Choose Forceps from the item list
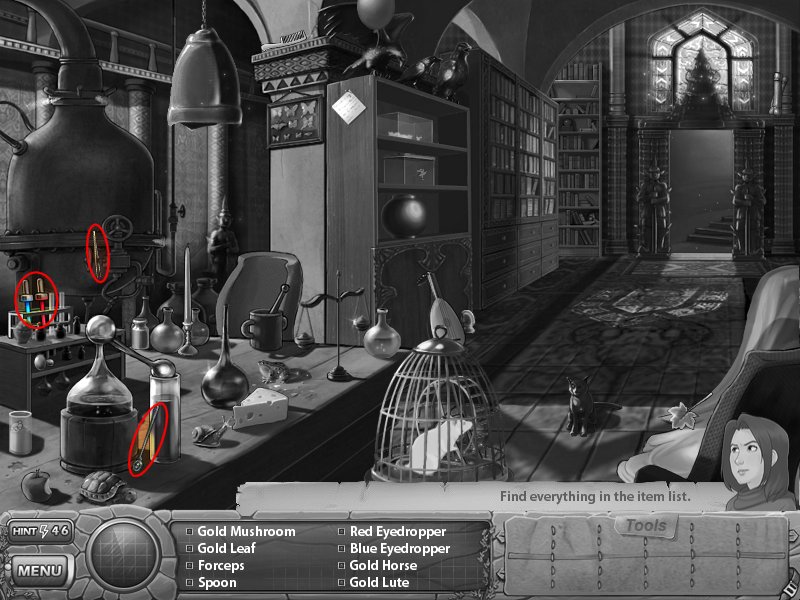 pos(220,566)
